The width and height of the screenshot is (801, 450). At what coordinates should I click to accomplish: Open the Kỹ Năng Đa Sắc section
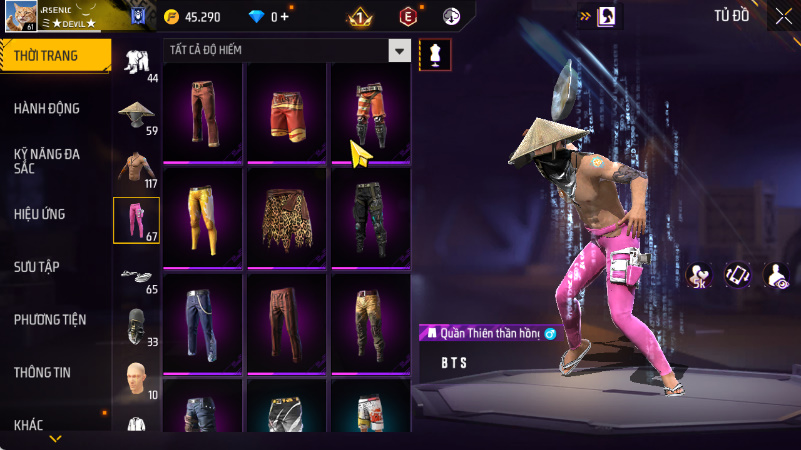pos(47,161)
